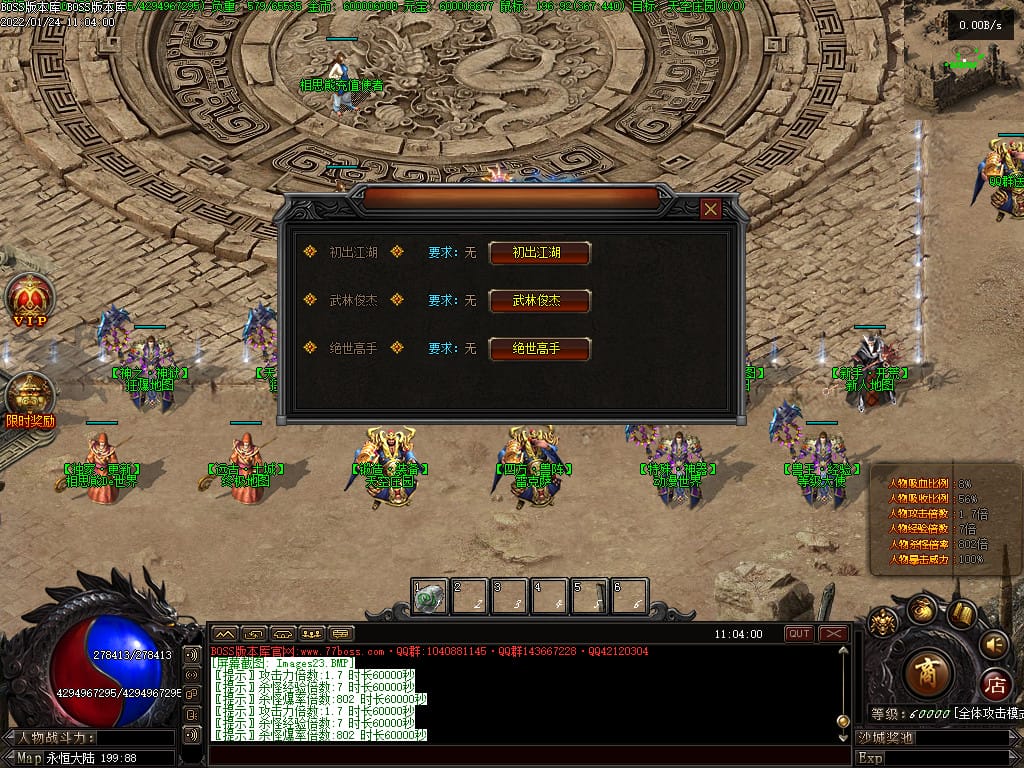The image size is (1024, 768).
Task: Open the VIP icon
Action: pos(28,299)
